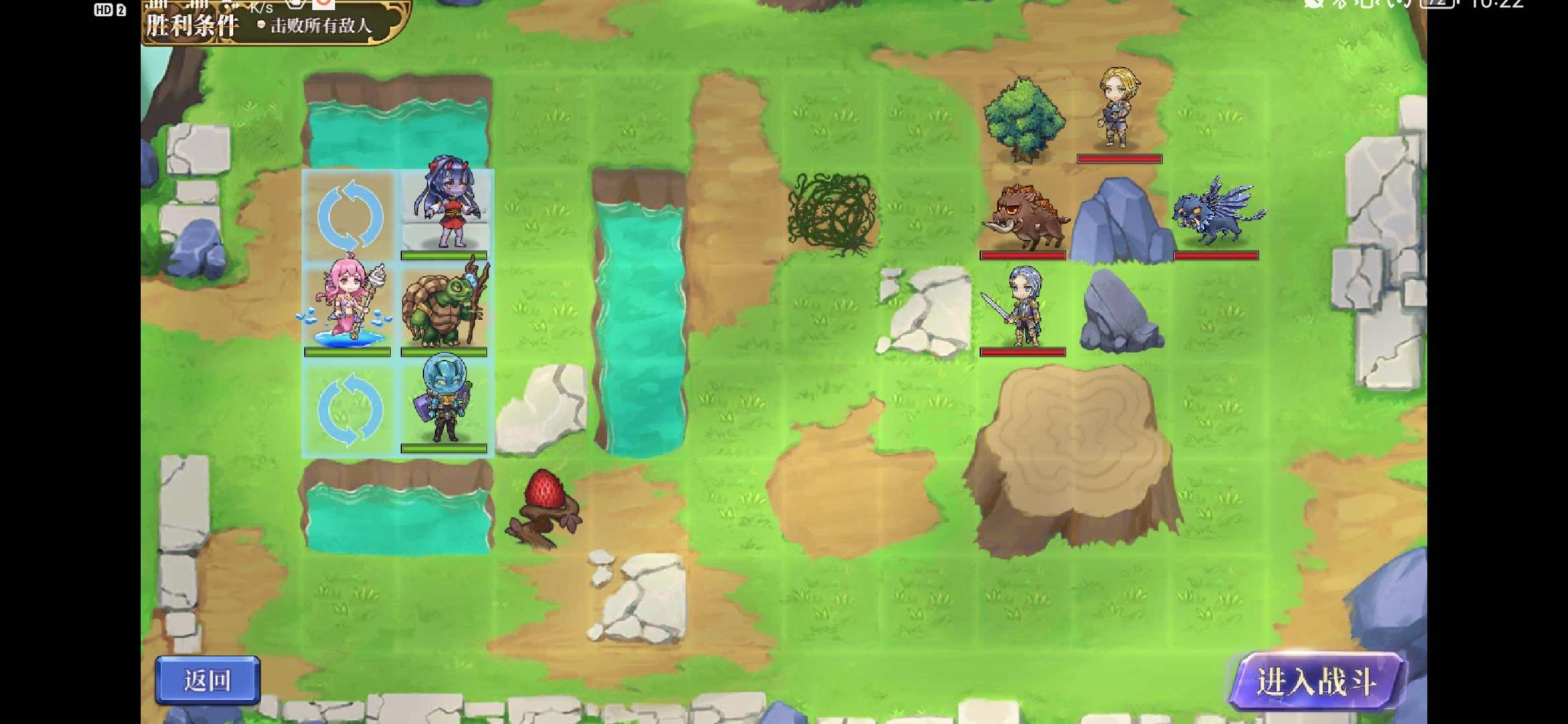Start battle with 进入战斗 button
Image resolution: width=1568 pixels, height=724 pixels.
(x=1316, y=682)
